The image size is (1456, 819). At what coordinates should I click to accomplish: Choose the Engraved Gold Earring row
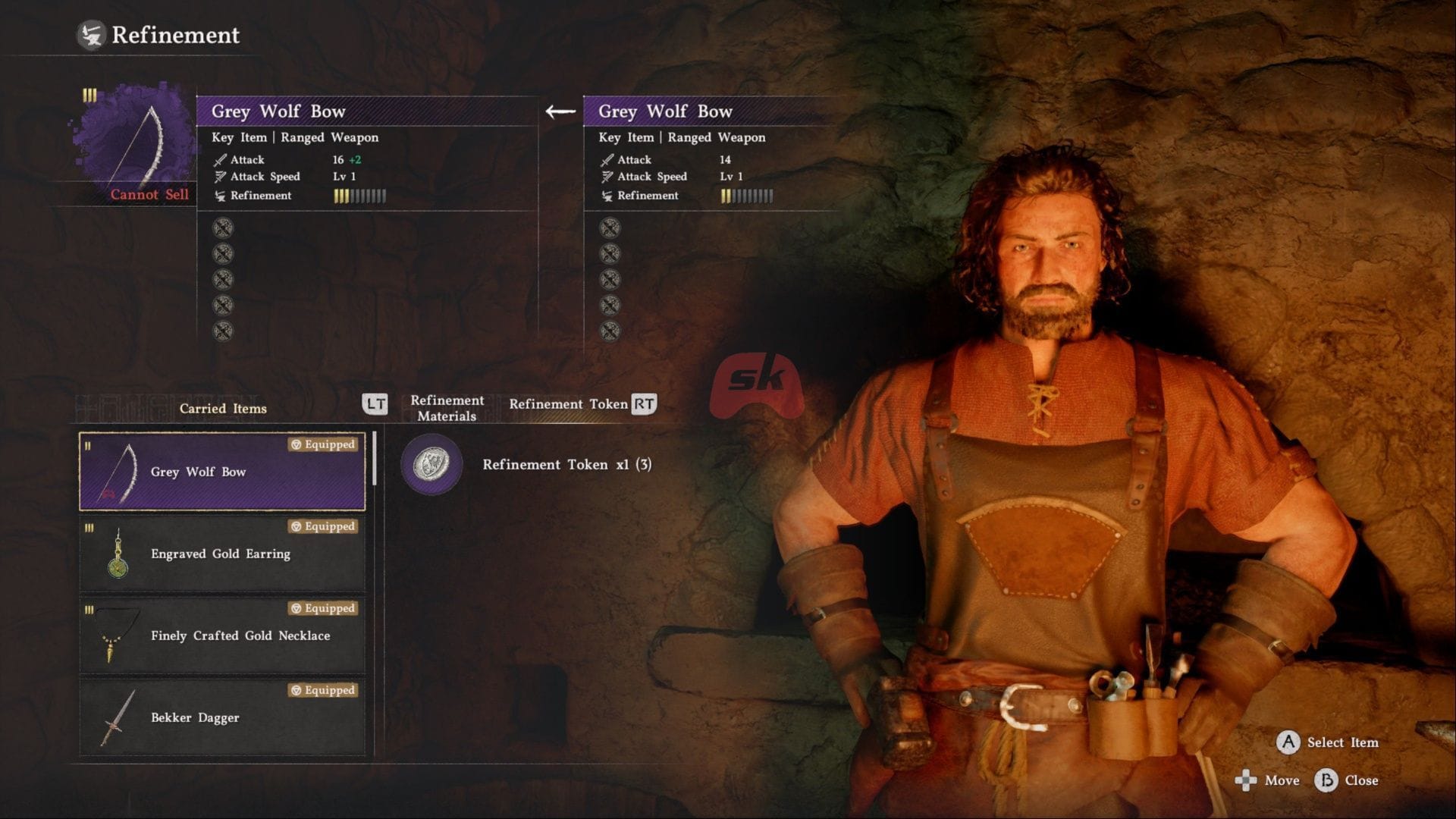(222, 554)
